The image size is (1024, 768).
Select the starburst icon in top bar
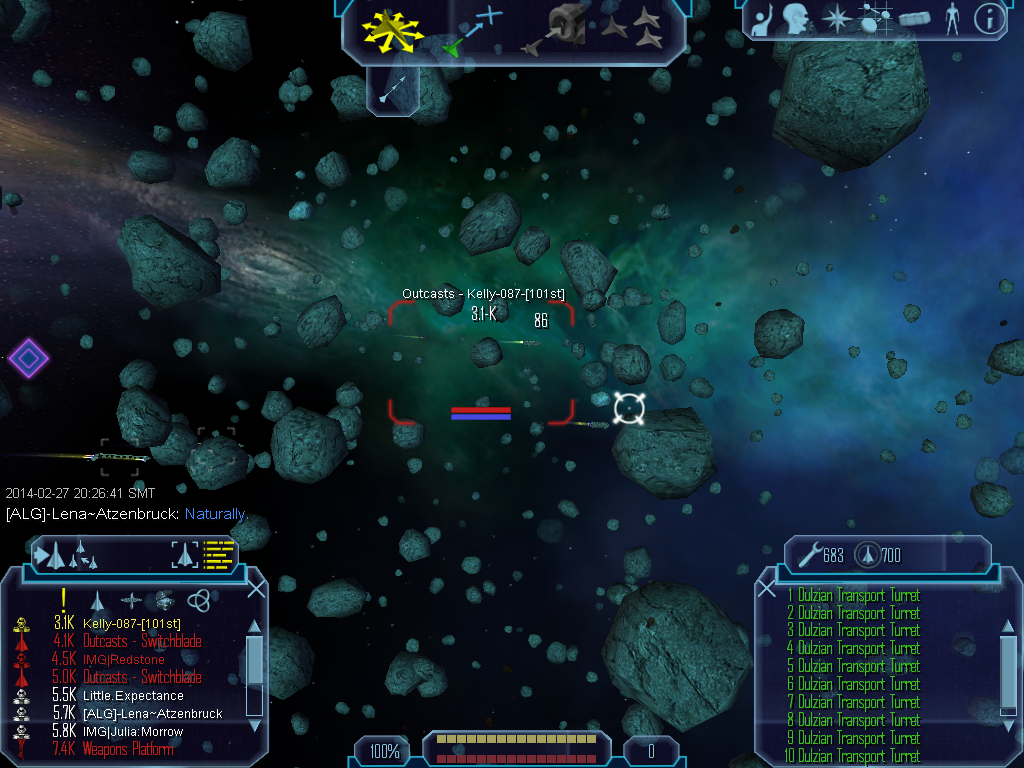pyautogui.click(x=835, y=19)
